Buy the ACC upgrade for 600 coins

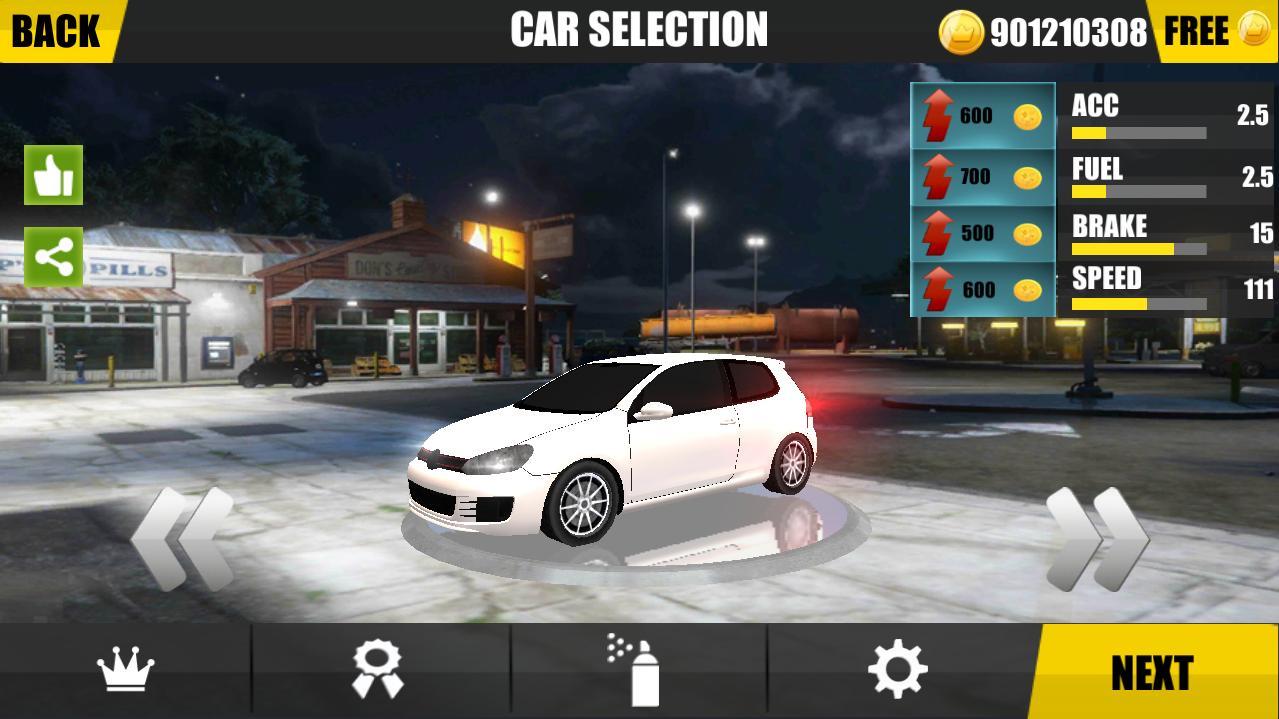983,117
